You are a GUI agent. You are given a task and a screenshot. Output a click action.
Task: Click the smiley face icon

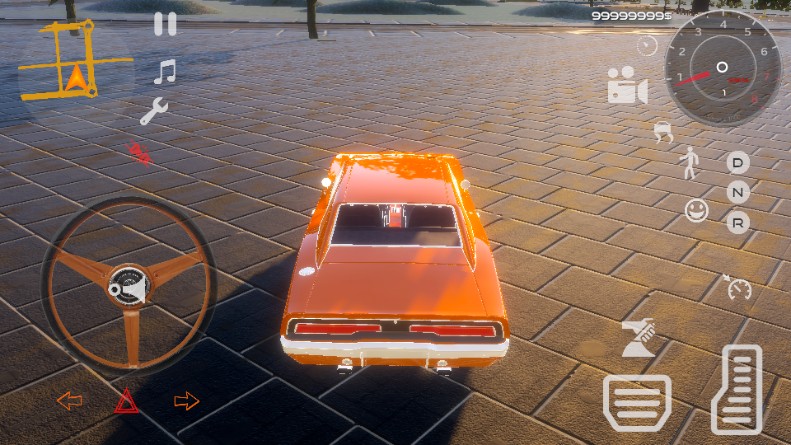click(x=696, y=210)
